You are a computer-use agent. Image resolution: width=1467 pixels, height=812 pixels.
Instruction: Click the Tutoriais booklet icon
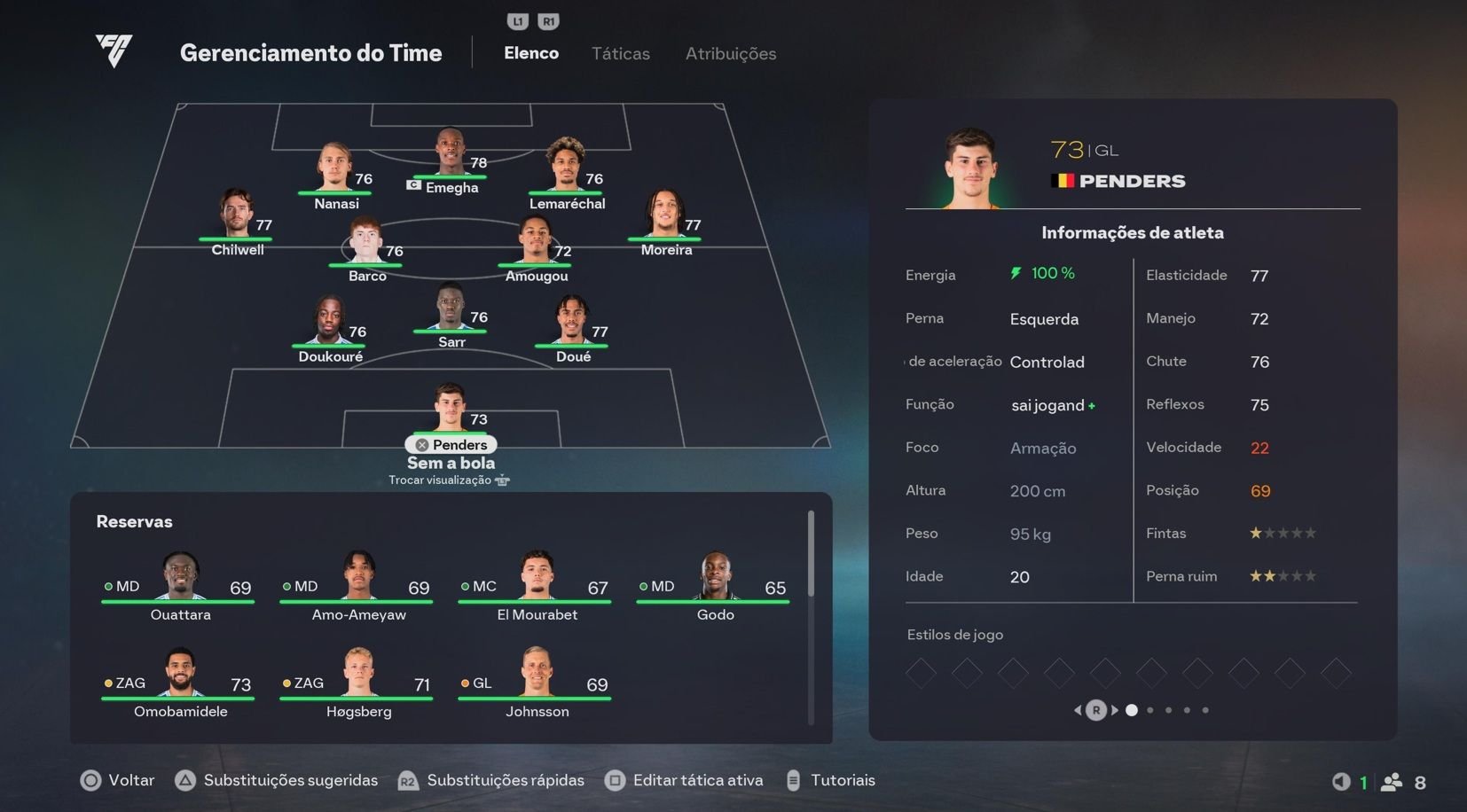(x=792, y=781)
